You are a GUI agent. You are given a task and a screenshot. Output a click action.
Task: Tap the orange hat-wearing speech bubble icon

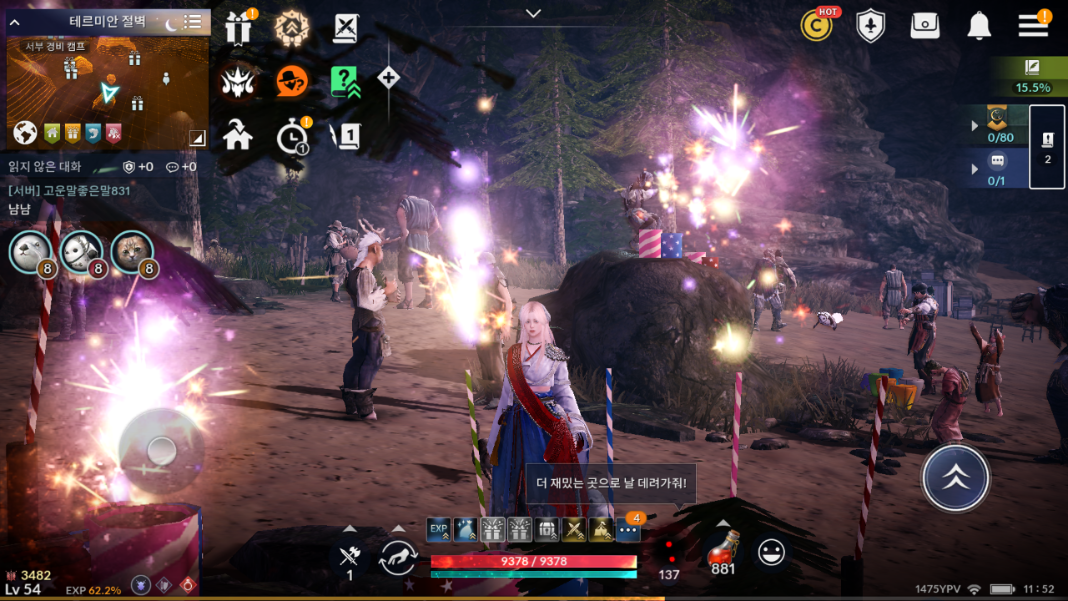(292, 81)
